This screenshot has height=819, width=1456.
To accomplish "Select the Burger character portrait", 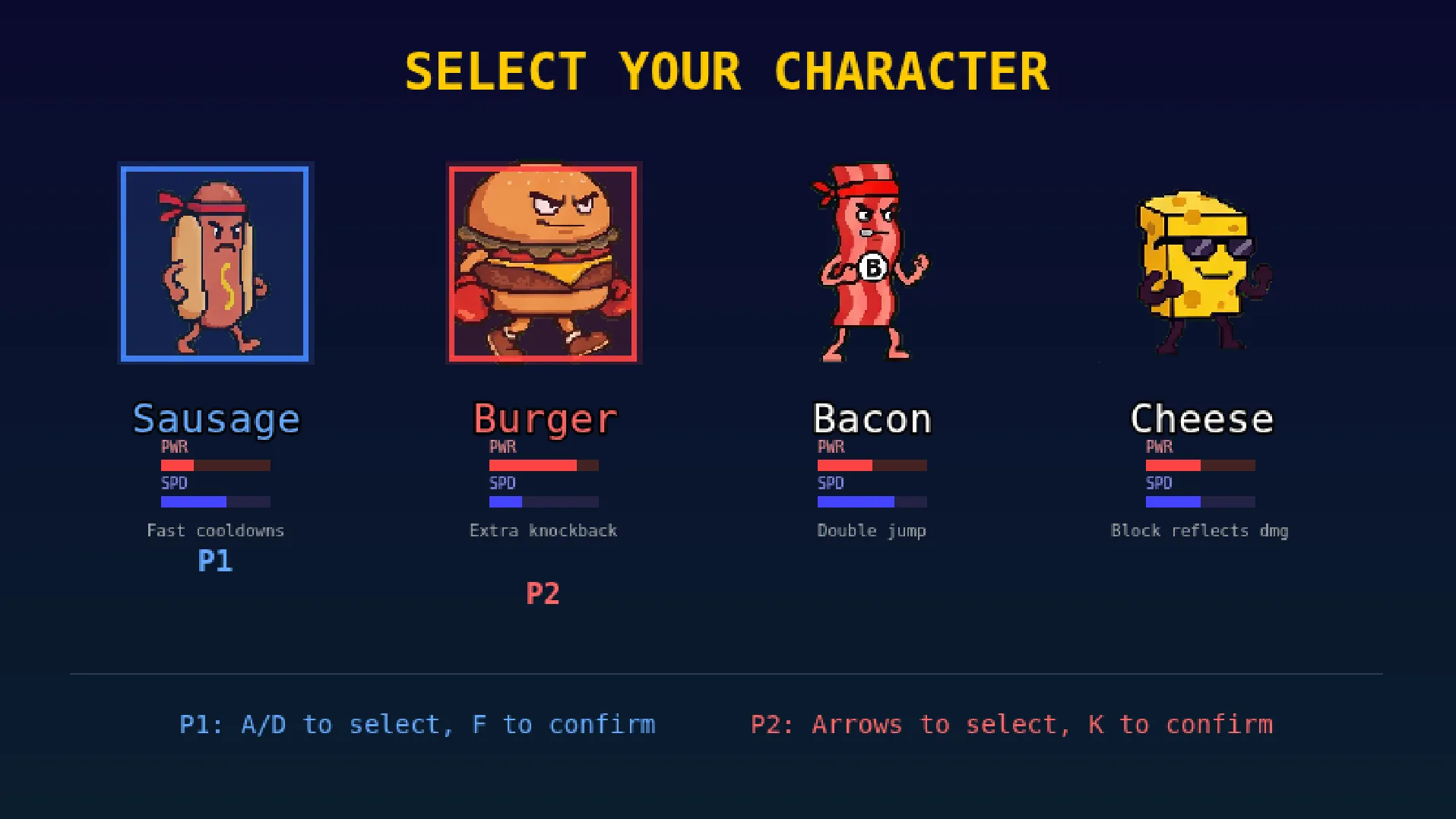I will click(544, 263).
